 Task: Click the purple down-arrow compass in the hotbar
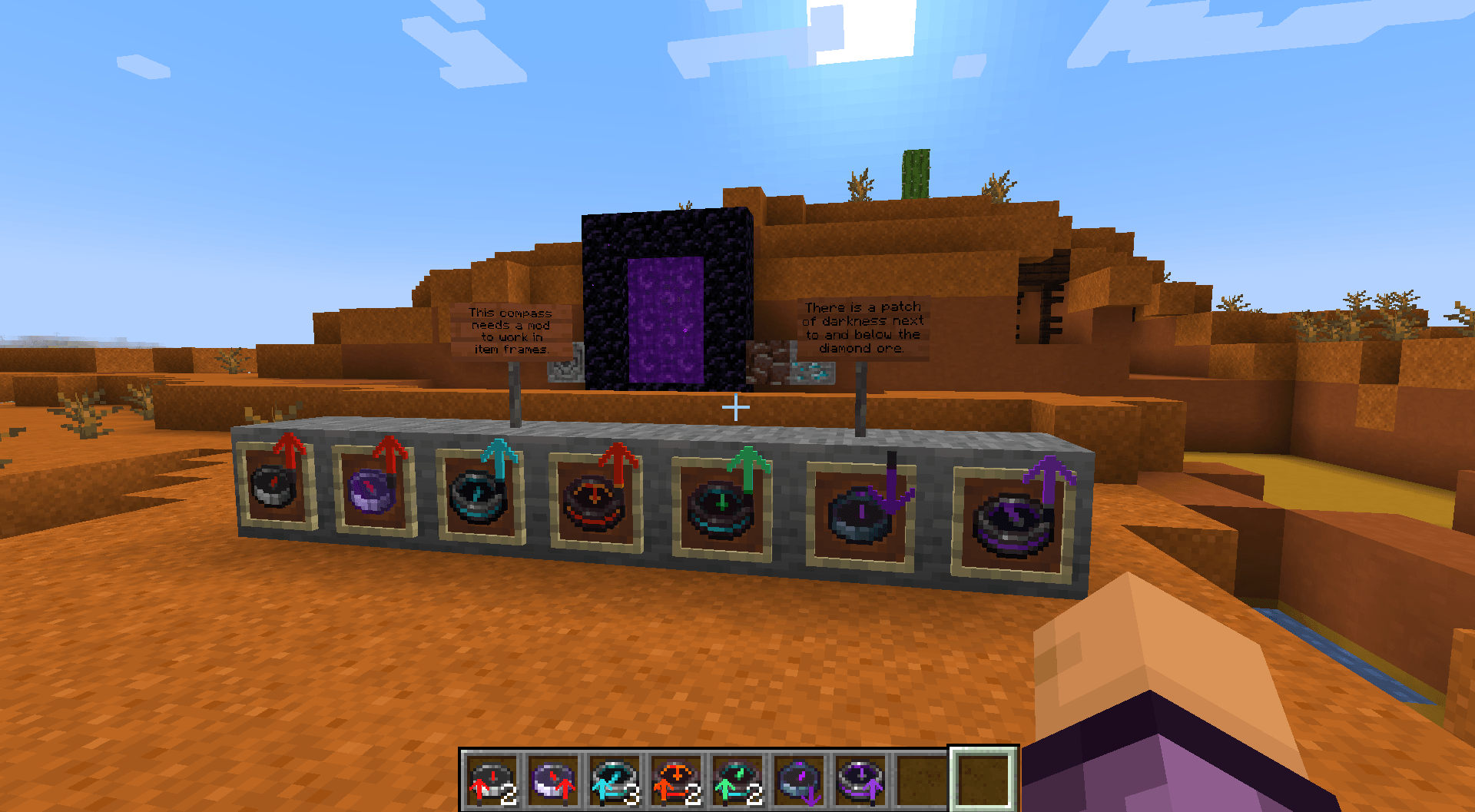point(797,780)
